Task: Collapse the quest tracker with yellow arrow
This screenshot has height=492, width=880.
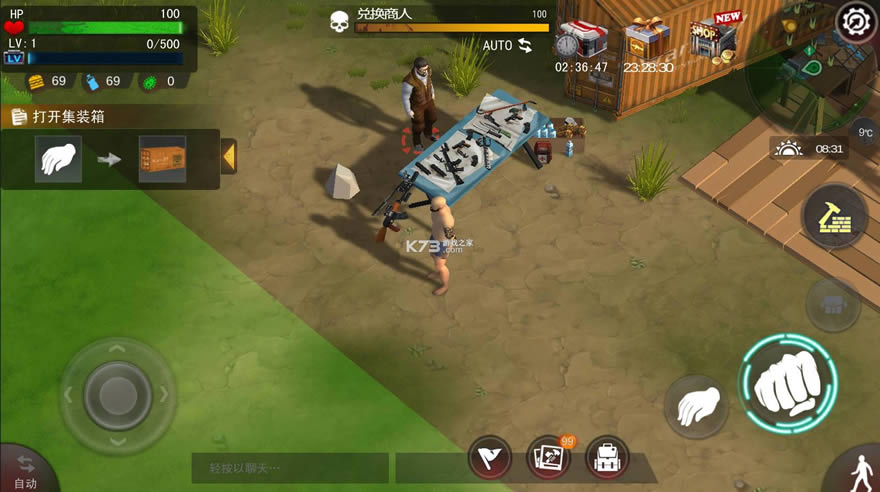Action: tap(228, 157)
